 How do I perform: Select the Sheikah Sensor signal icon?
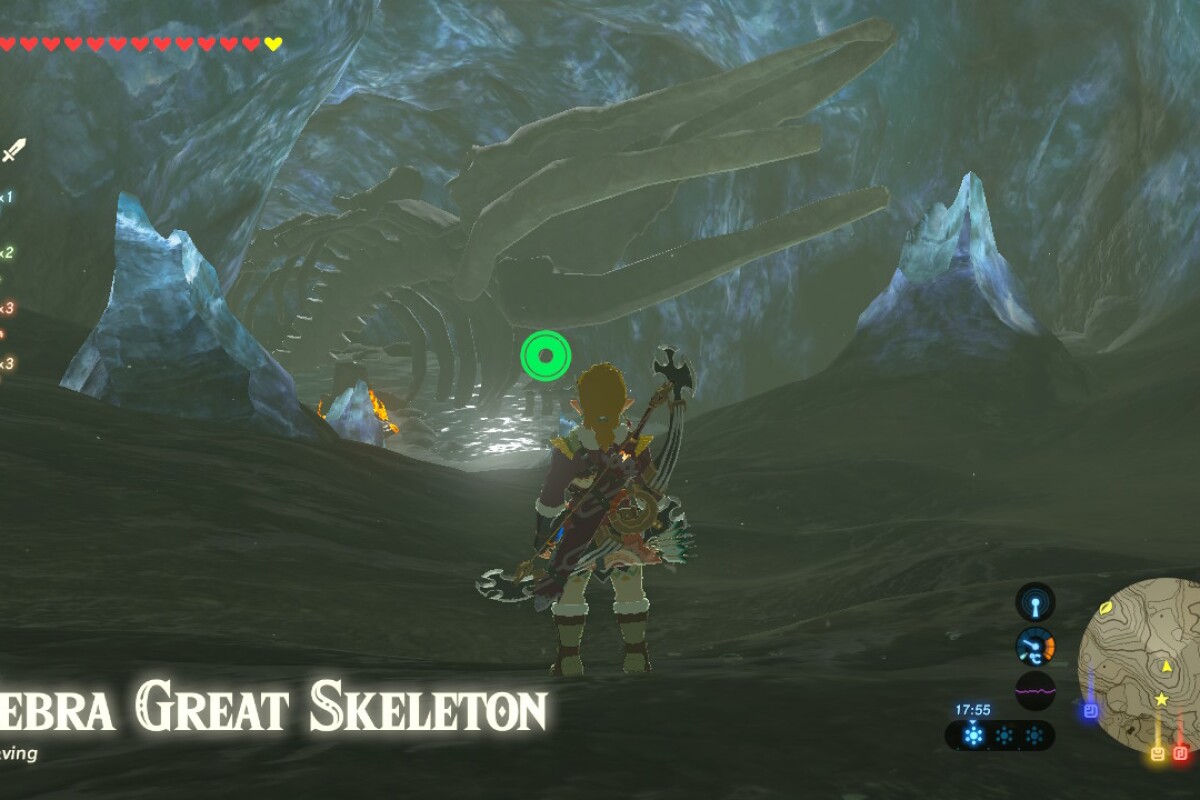tap(1035, 603)
